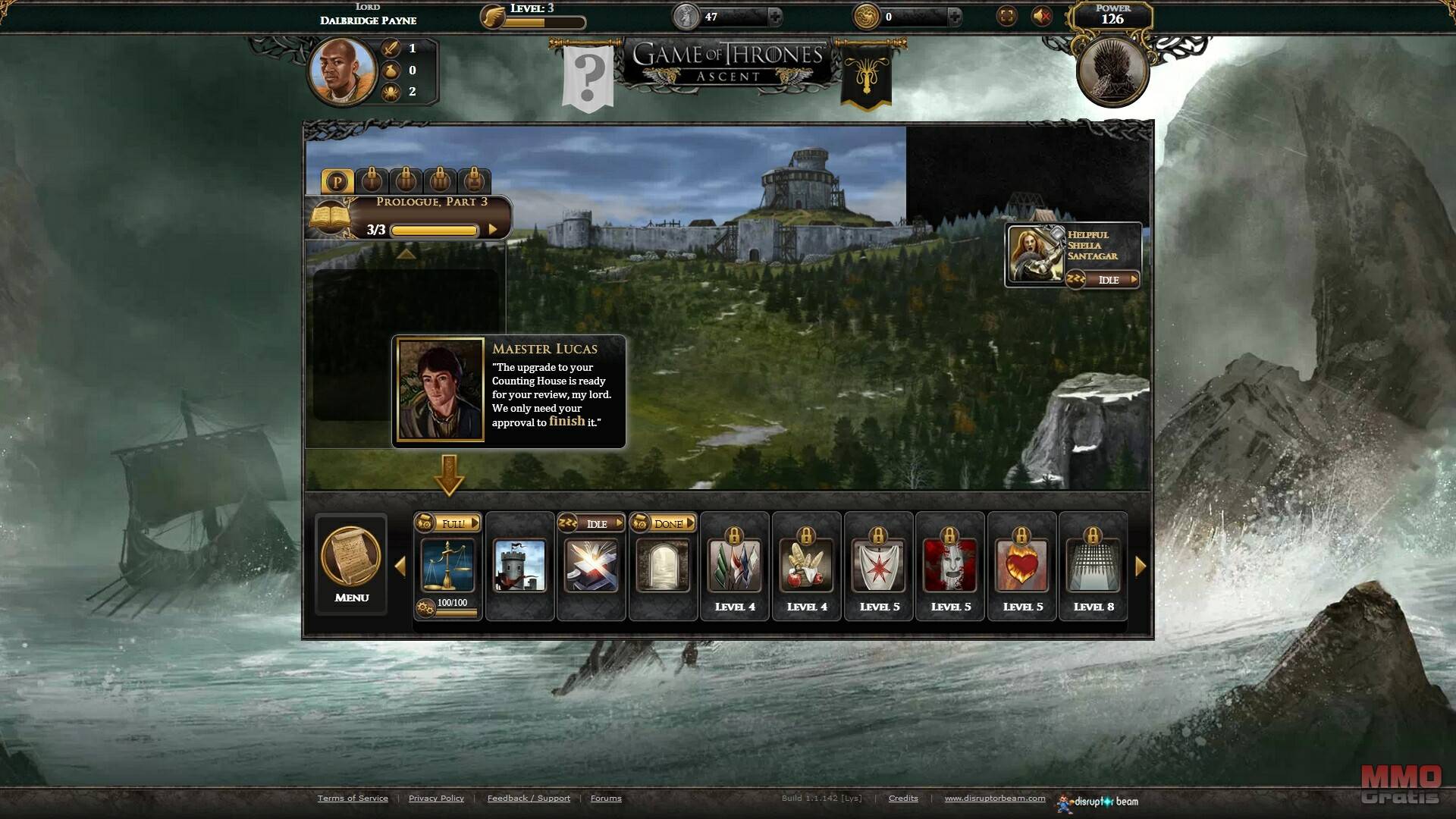Viewport: 1456px width, 819px height.
Task: Select the Counting House scales building
Action: pos(447,566)
